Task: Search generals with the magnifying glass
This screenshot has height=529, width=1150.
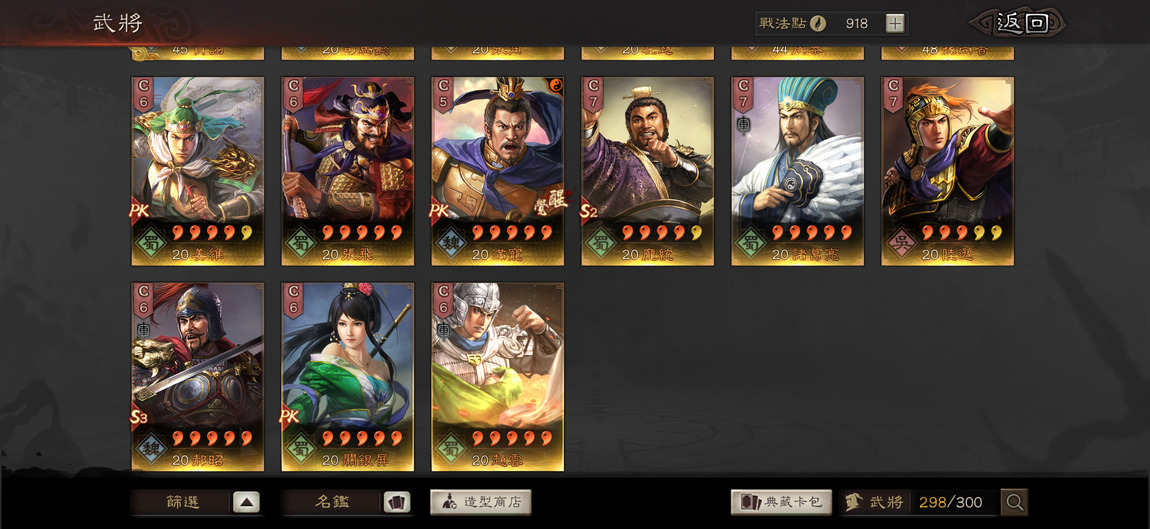Action: pos(1015,502)
